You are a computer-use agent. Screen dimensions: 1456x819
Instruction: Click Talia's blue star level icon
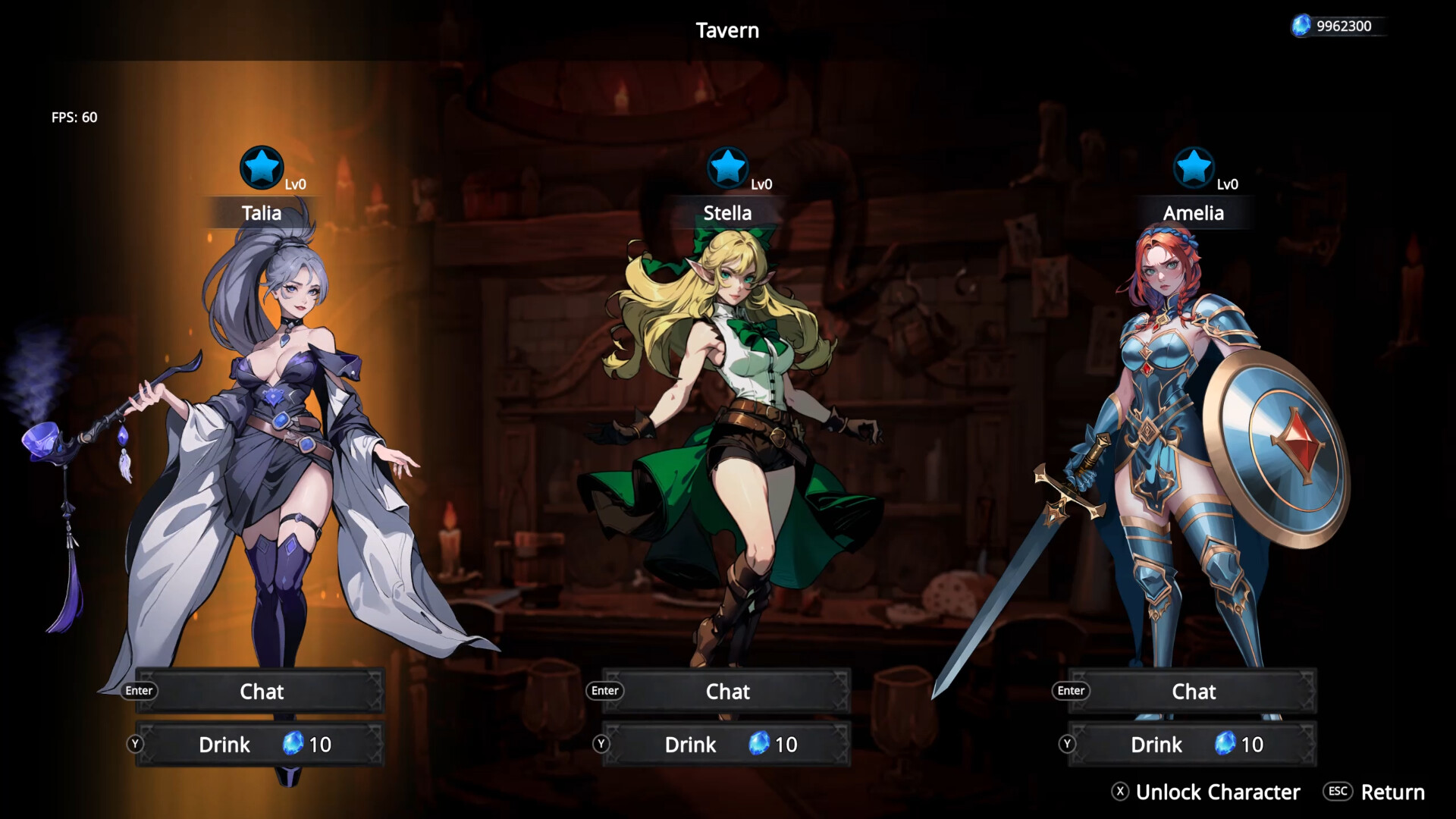coord(262,168)
